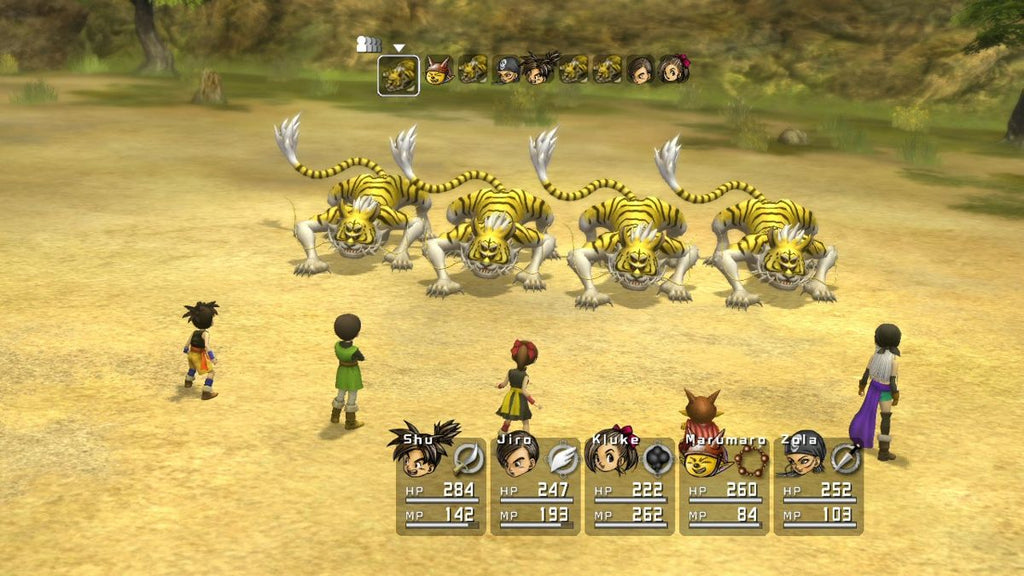Pick Kluke's portrait in the turn order bar
This screenshot has height=576, width=1024.
point(674,69)
